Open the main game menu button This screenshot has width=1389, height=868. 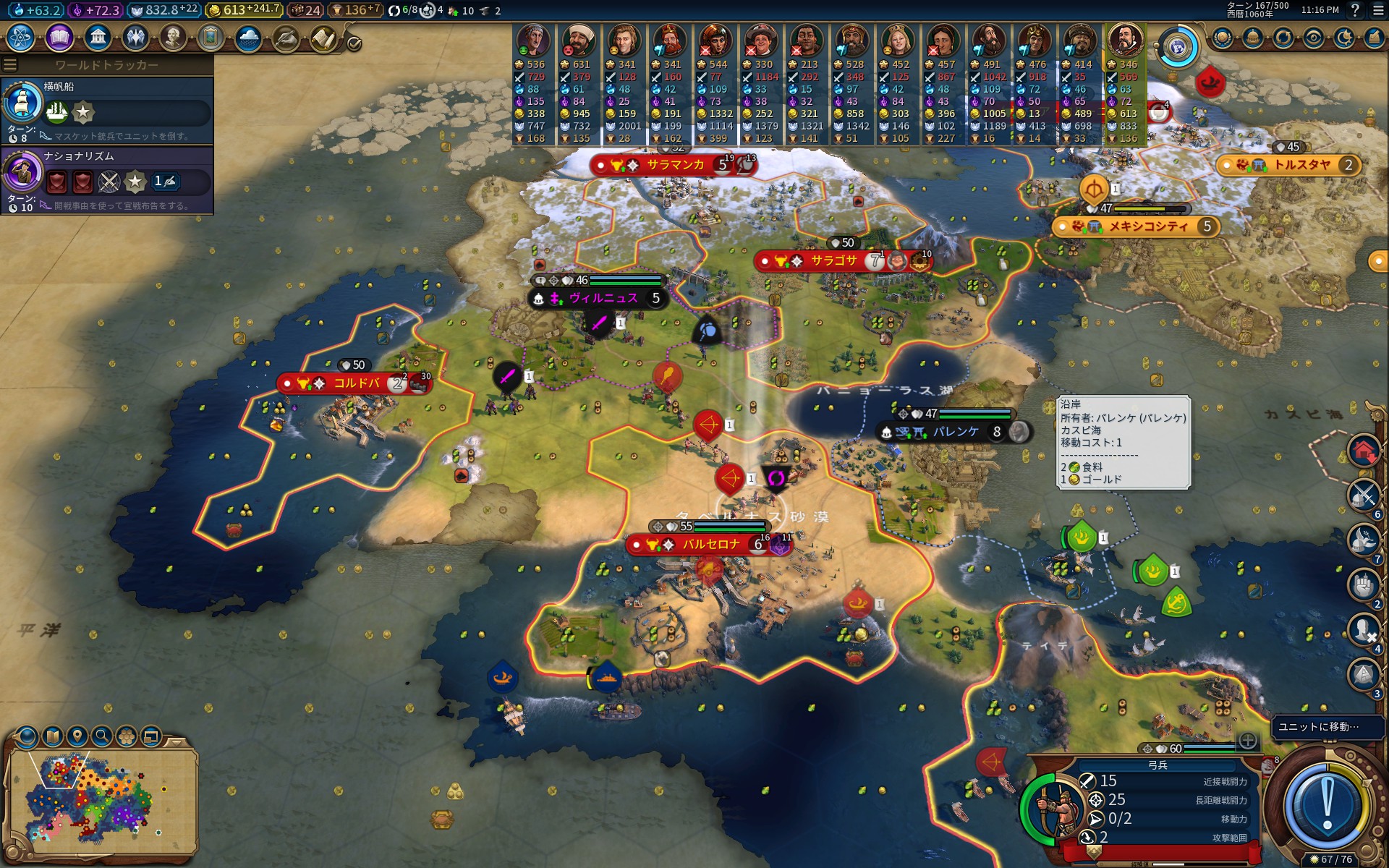1378,10
